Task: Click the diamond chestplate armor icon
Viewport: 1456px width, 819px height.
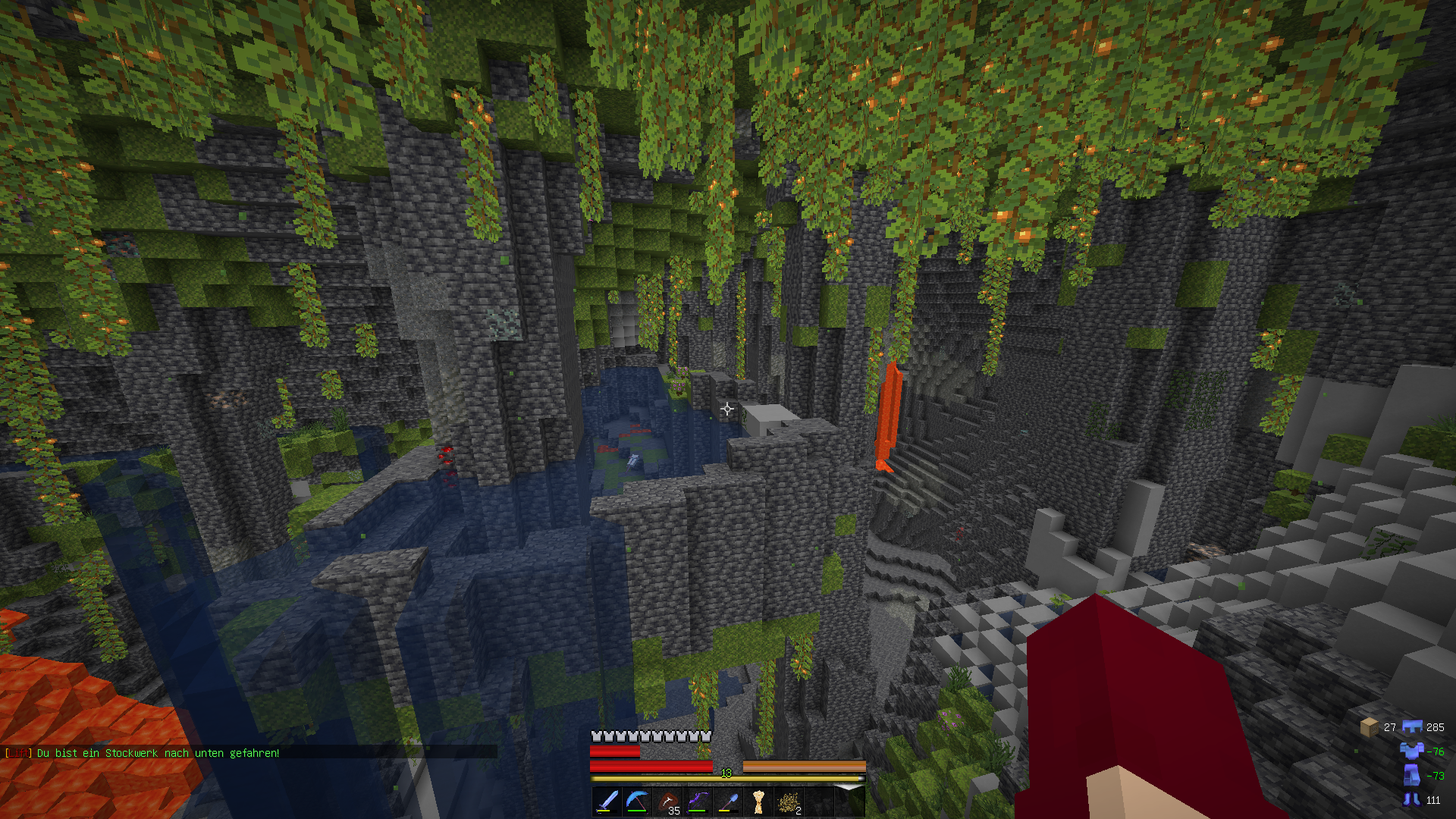Action: pos(1411,751)
